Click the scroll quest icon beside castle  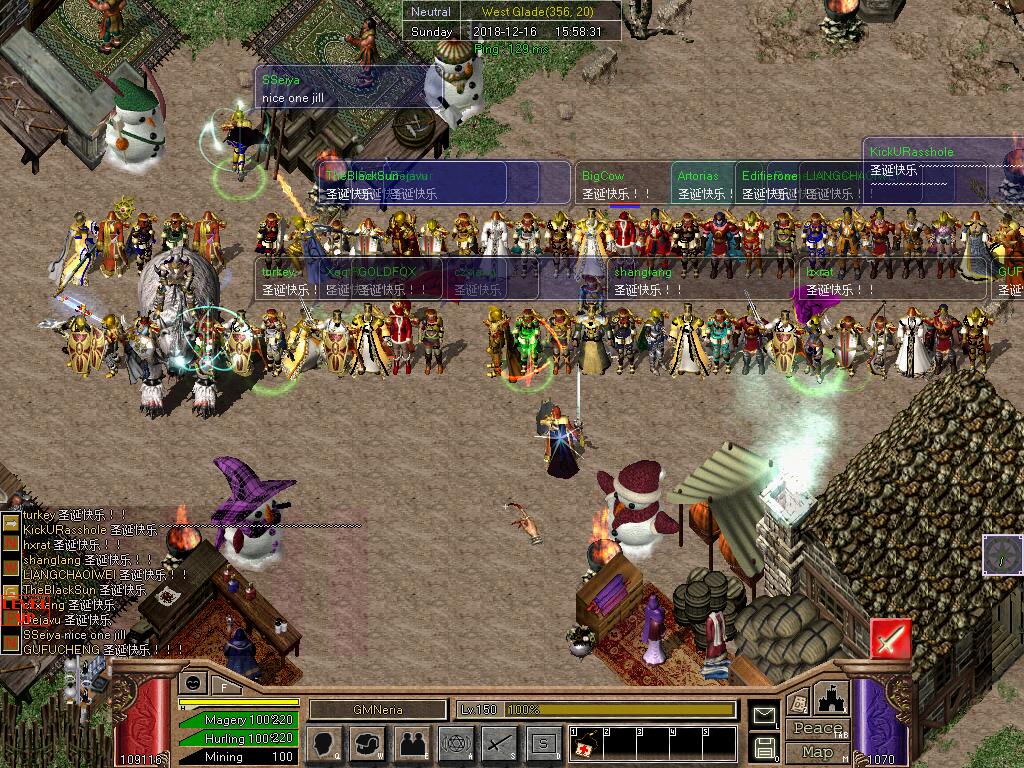[798, 703]
